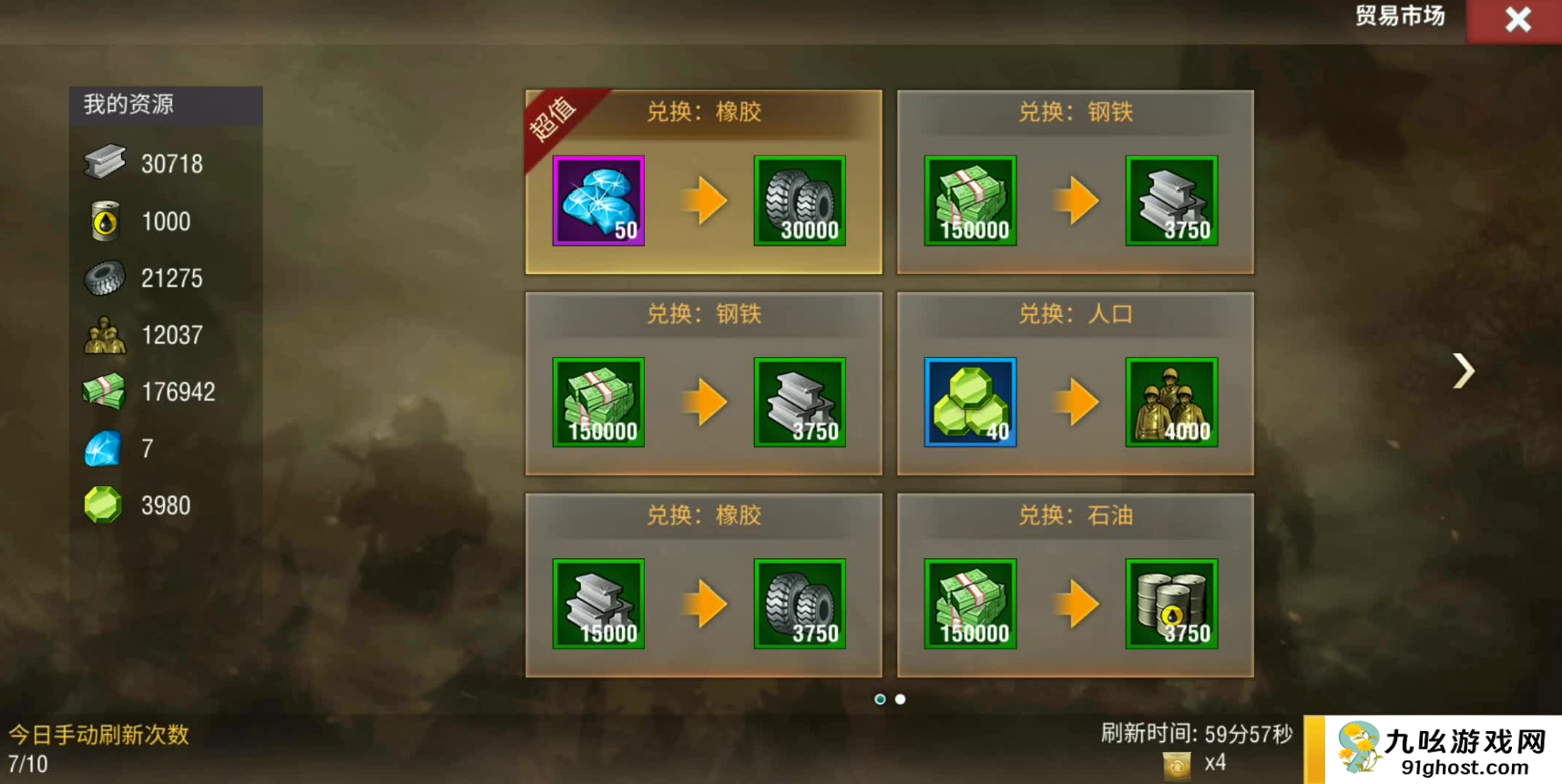Viewport: 1562px width, 784px height.
Task: Click the 50 blue diamonds cost icon
Action: point(598,200)
